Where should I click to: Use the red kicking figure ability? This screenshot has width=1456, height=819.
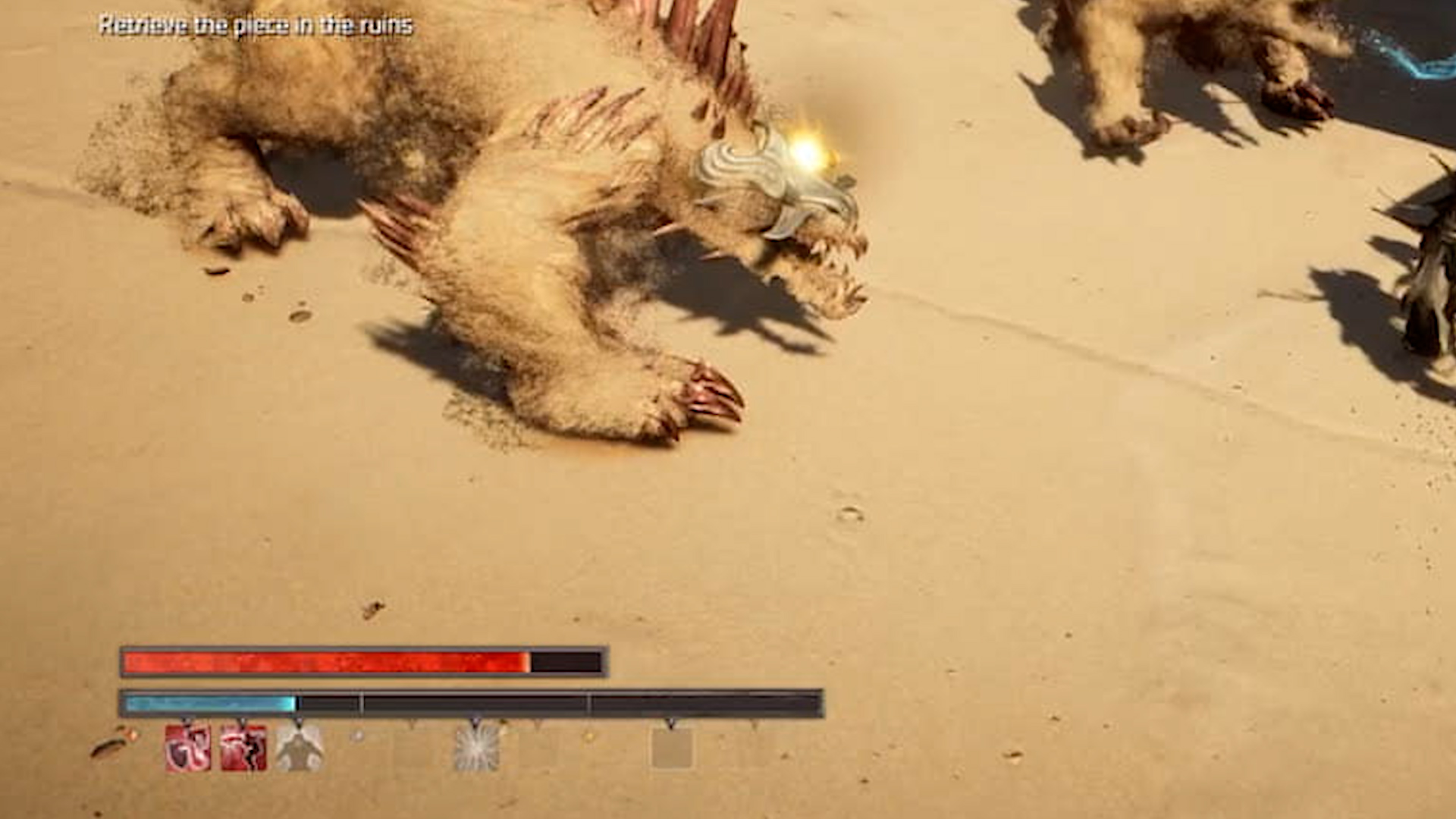[x=243, y=748]
